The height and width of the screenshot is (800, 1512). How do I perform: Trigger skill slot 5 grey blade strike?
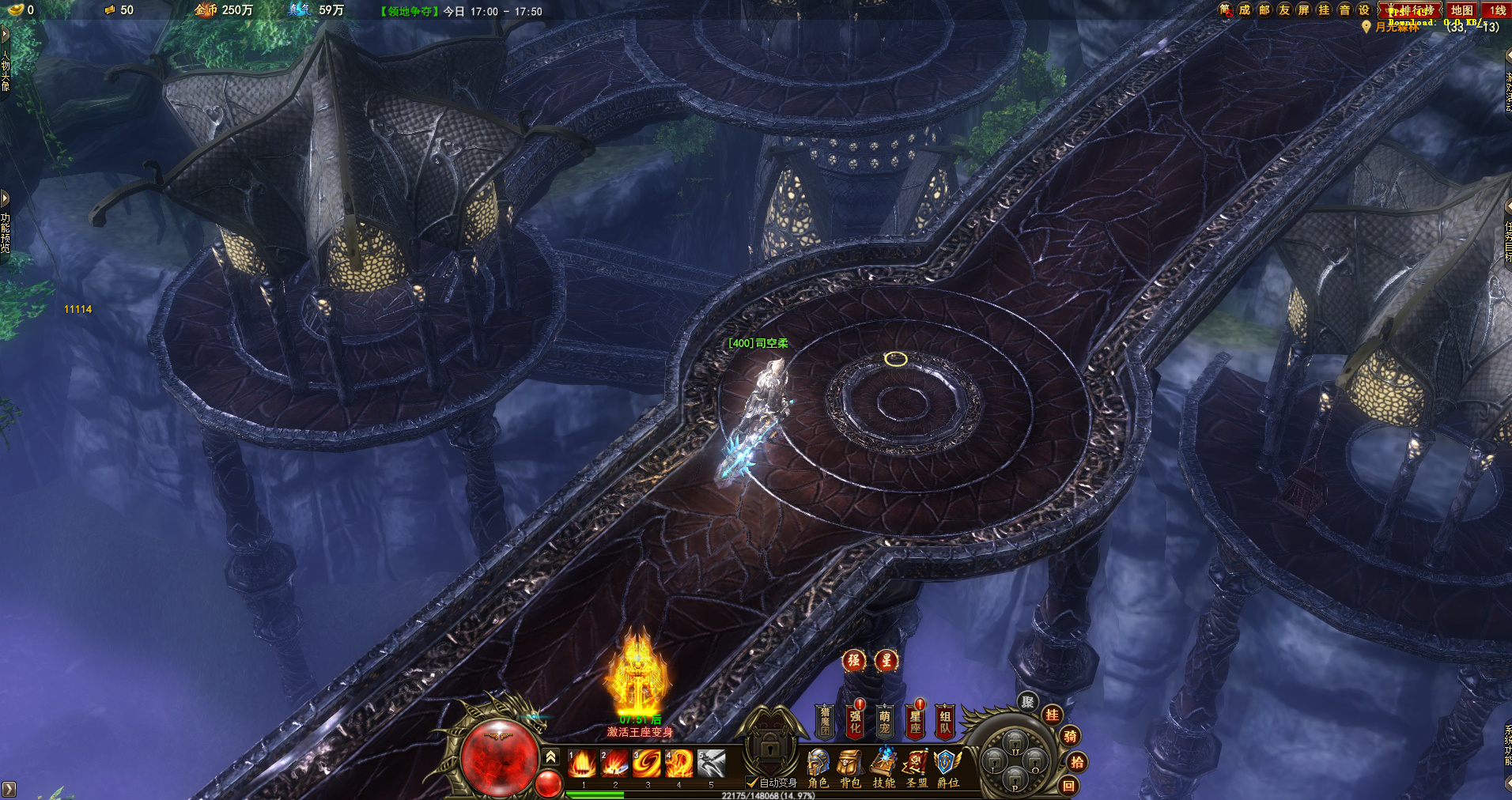[711, 764]
